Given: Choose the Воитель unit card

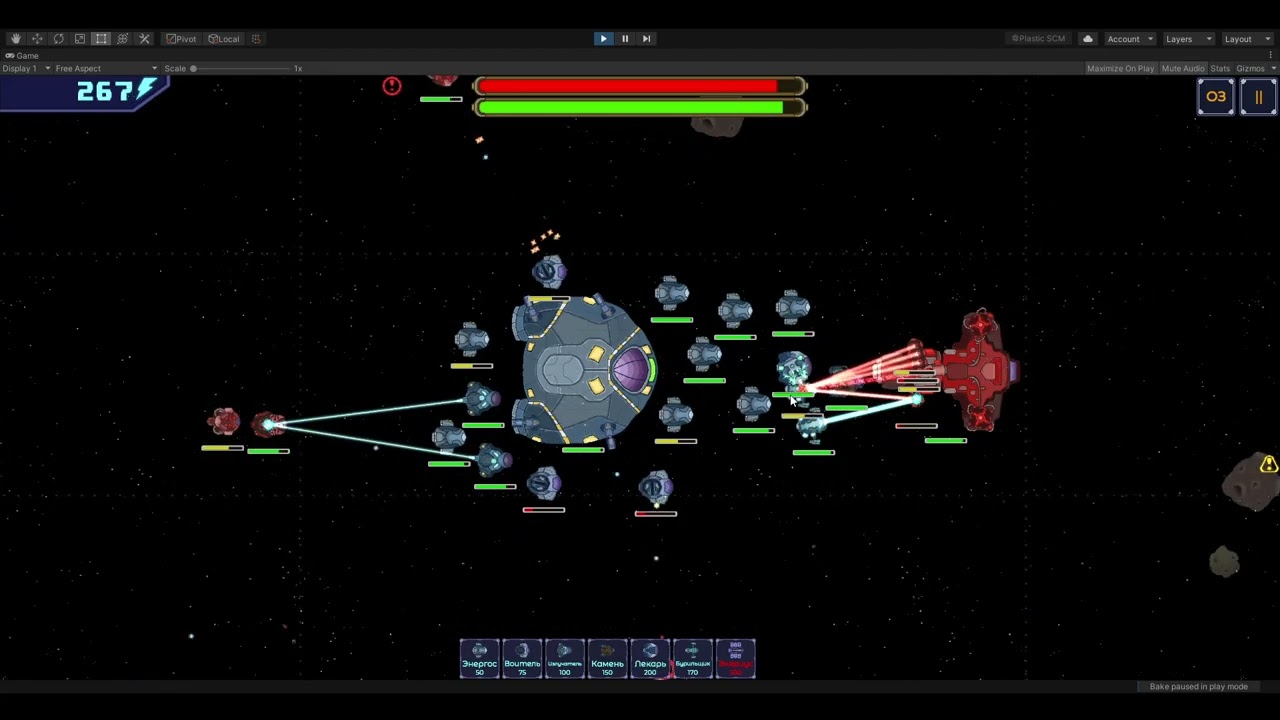Looking at the screenshot, I should [x=522, y=659].
